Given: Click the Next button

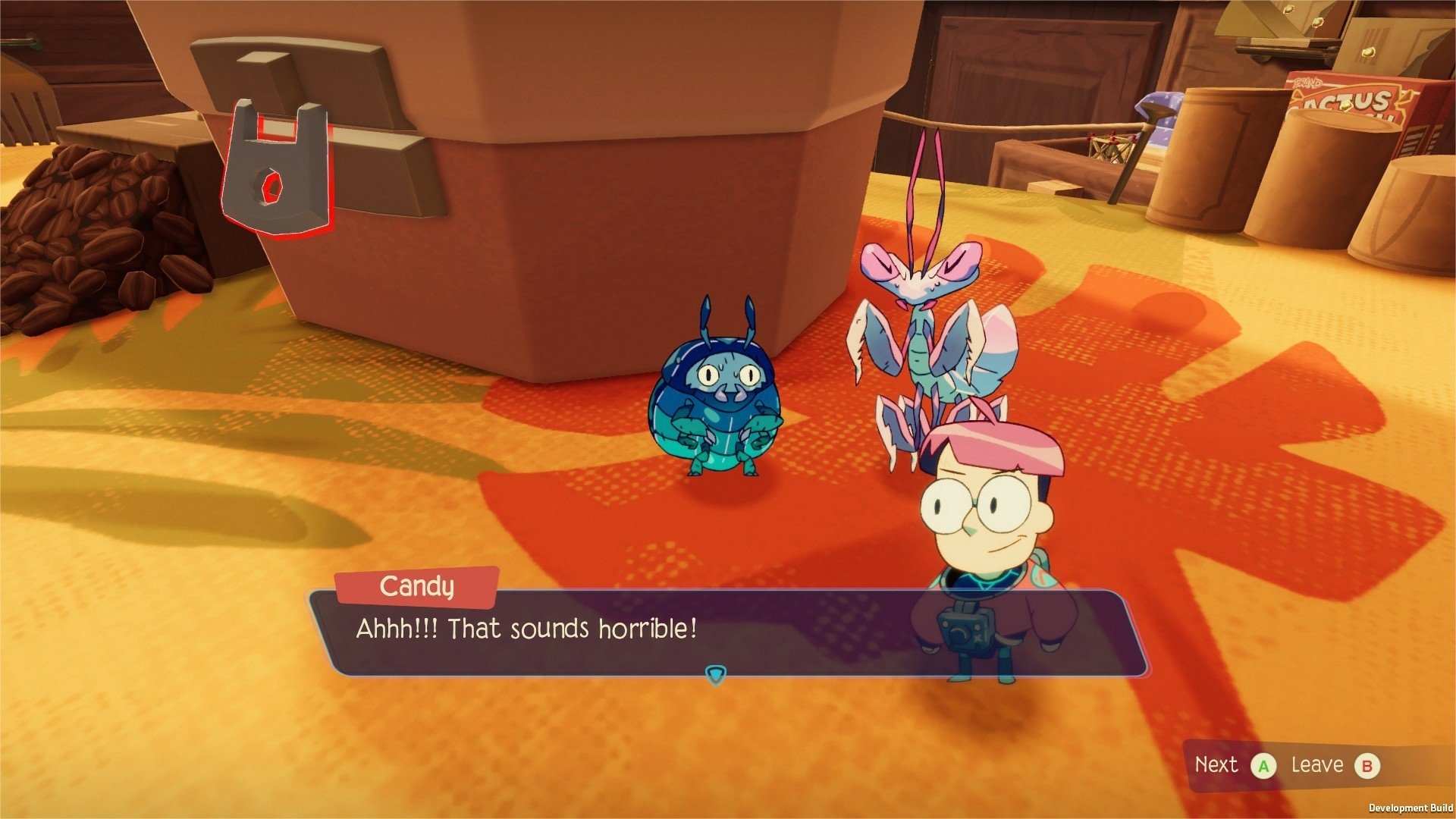Looking at the screenshot, I should click(x=1228, y=765).
